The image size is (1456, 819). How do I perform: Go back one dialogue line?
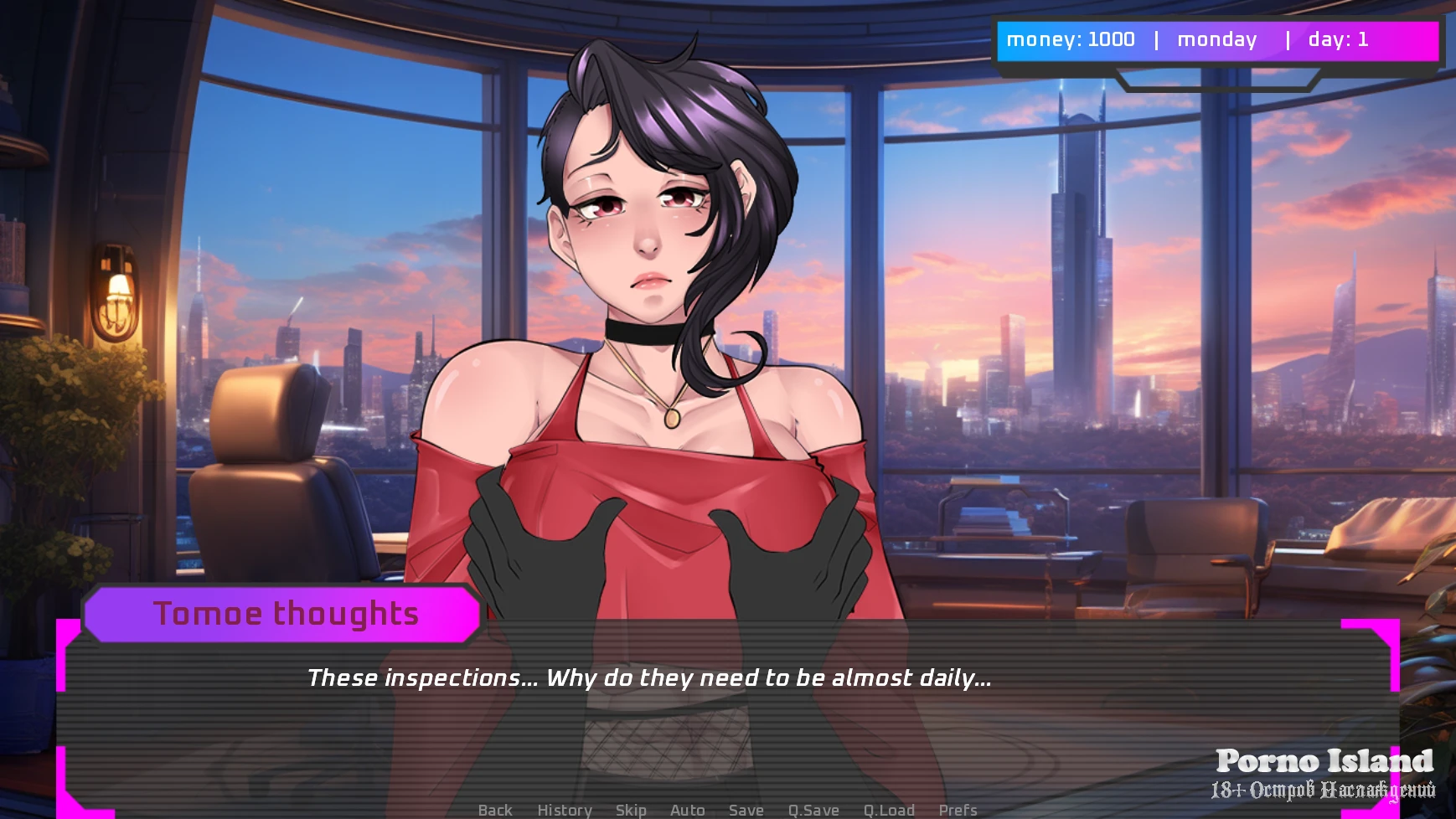(494, 810)
